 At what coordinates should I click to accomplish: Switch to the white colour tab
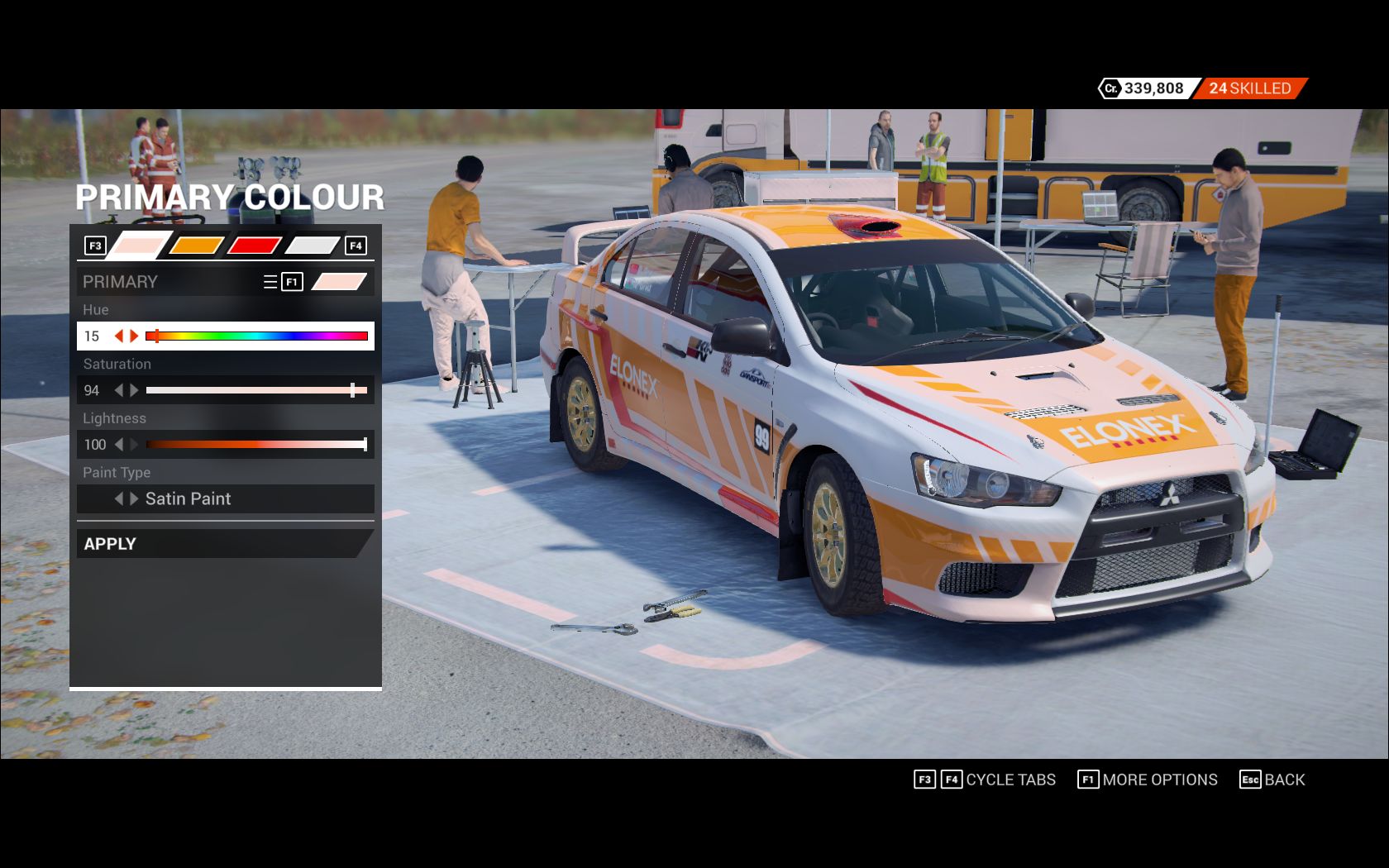click(312, 246)
